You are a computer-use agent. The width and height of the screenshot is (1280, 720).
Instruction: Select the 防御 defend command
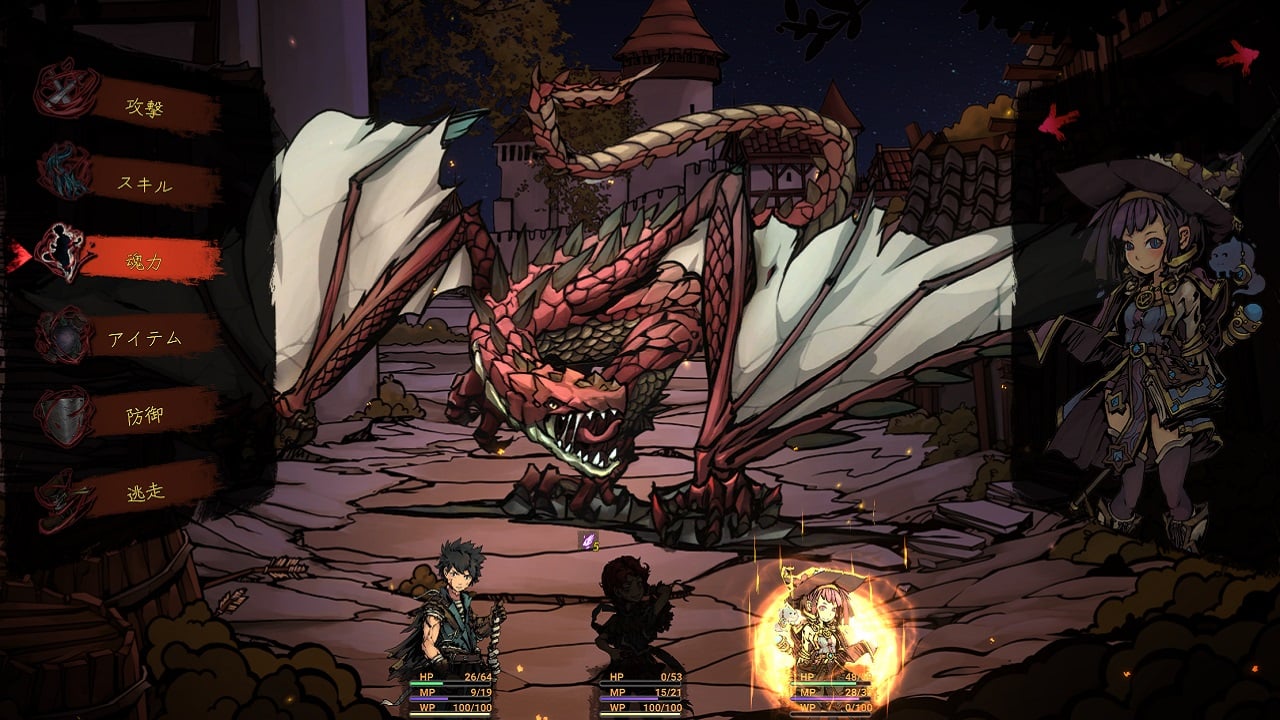[x=145, y=414]
